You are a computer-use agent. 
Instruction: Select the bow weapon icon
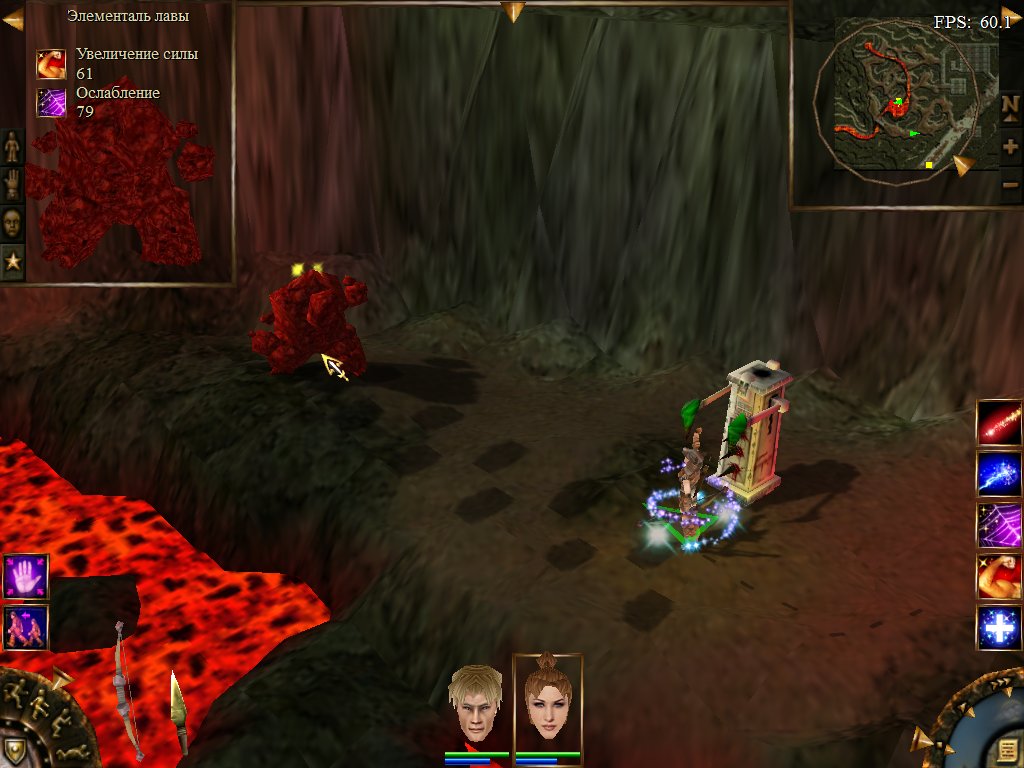(125, 690)
